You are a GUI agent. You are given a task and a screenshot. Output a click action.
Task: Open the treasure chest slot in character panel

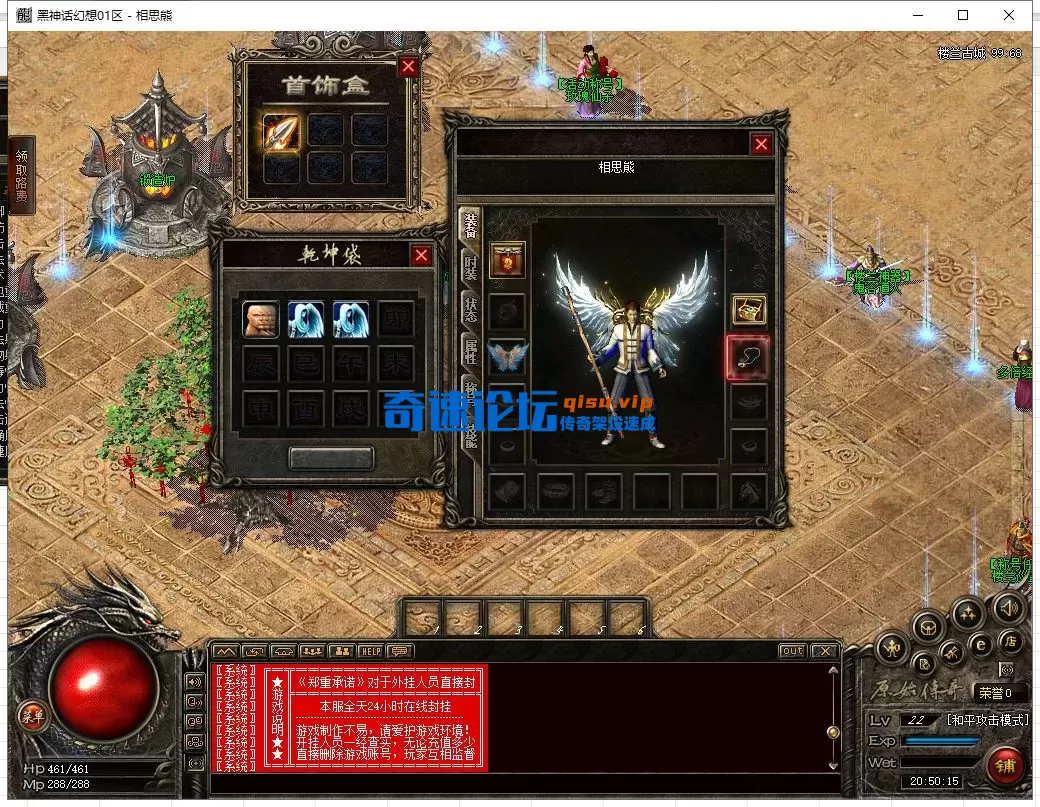pos(748,310)
